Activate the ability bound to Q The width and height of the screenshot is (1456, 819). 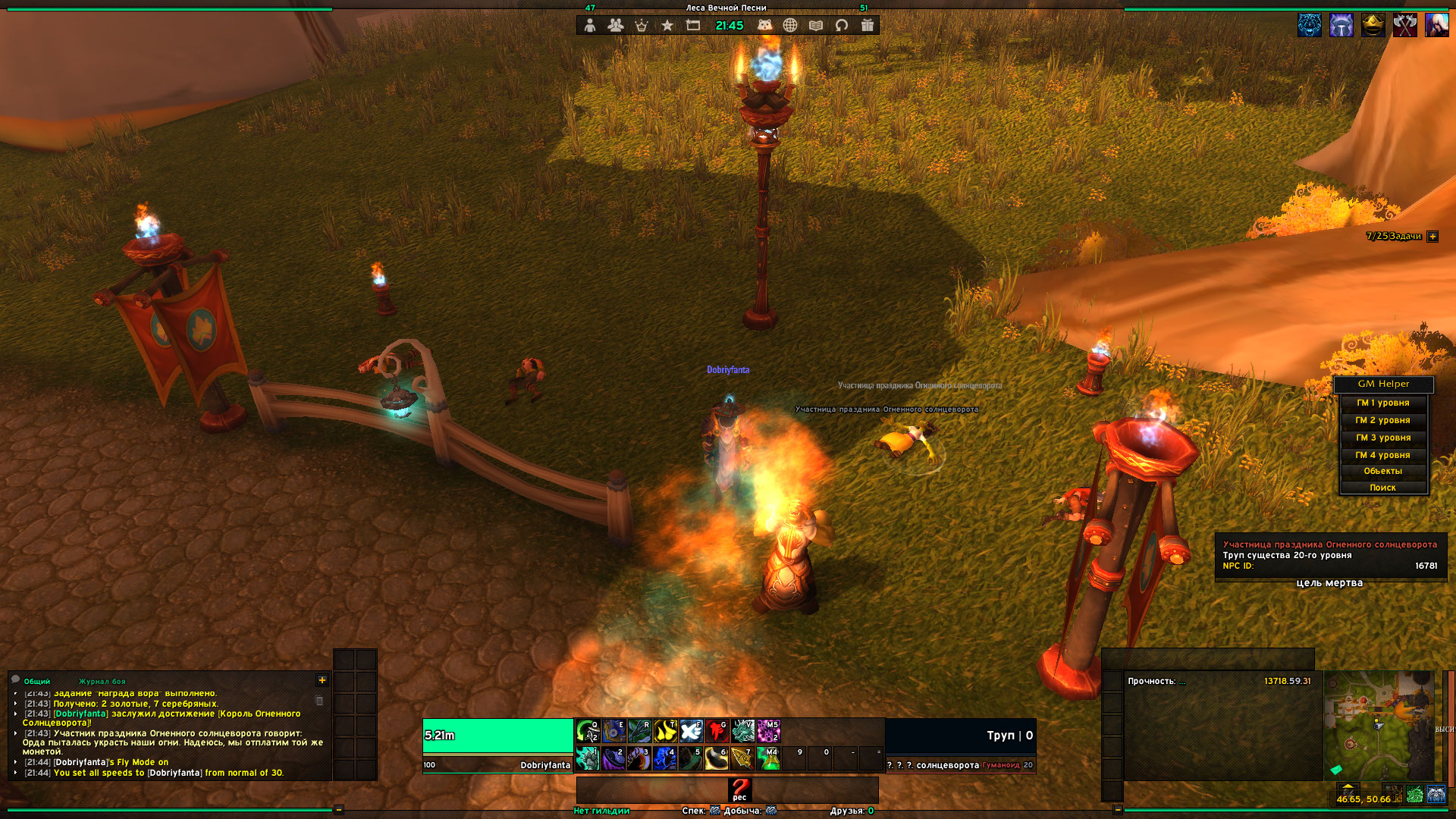[588, 731]
